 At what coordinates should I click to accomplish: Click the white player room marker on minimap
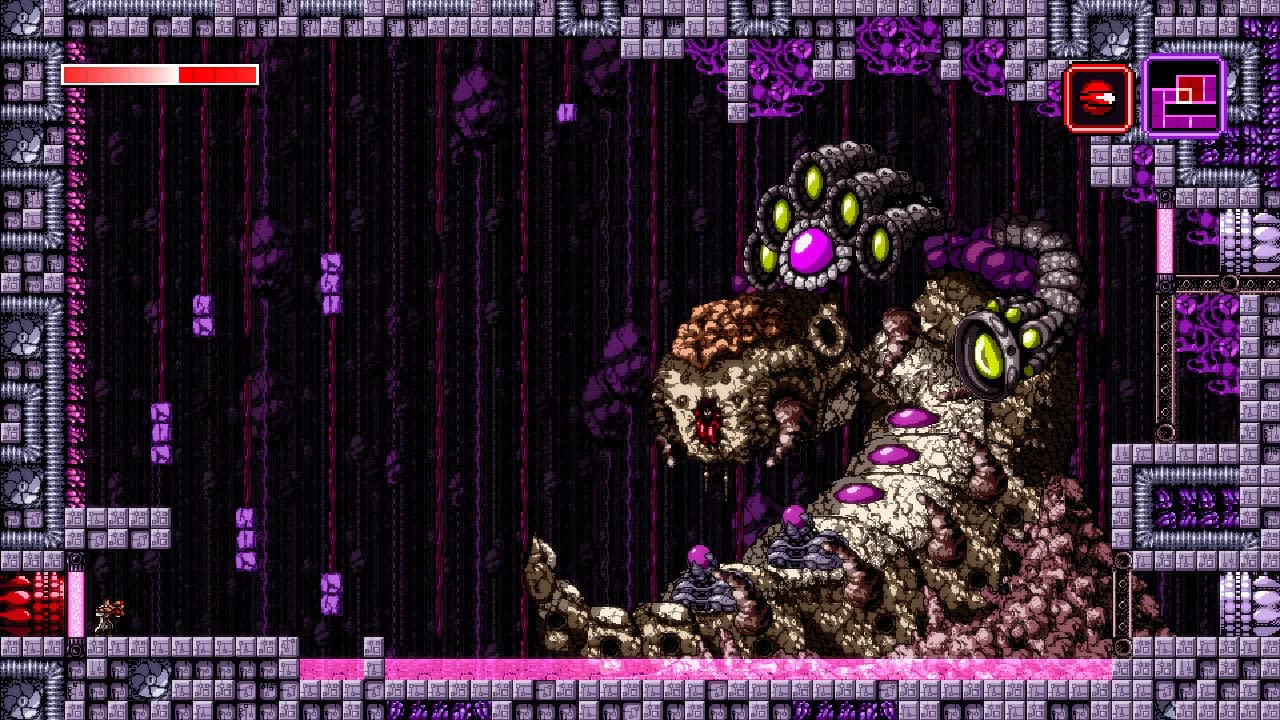1183,96
